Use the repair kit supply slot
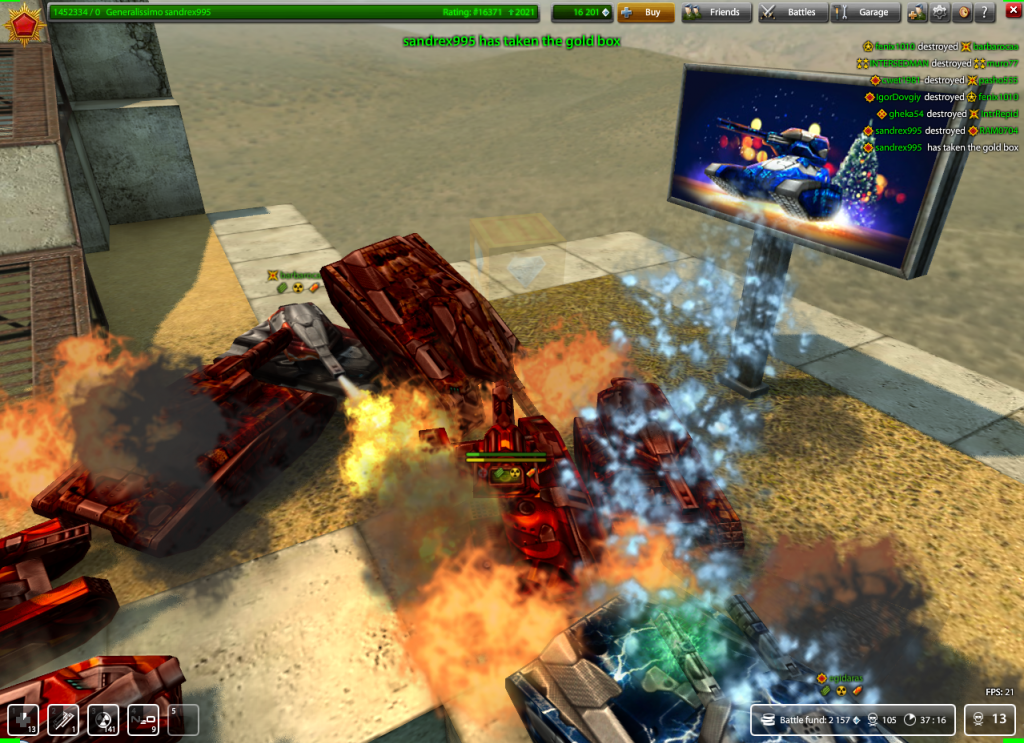This screenshot has width=1024, height=743. click(x=23, y=720)
